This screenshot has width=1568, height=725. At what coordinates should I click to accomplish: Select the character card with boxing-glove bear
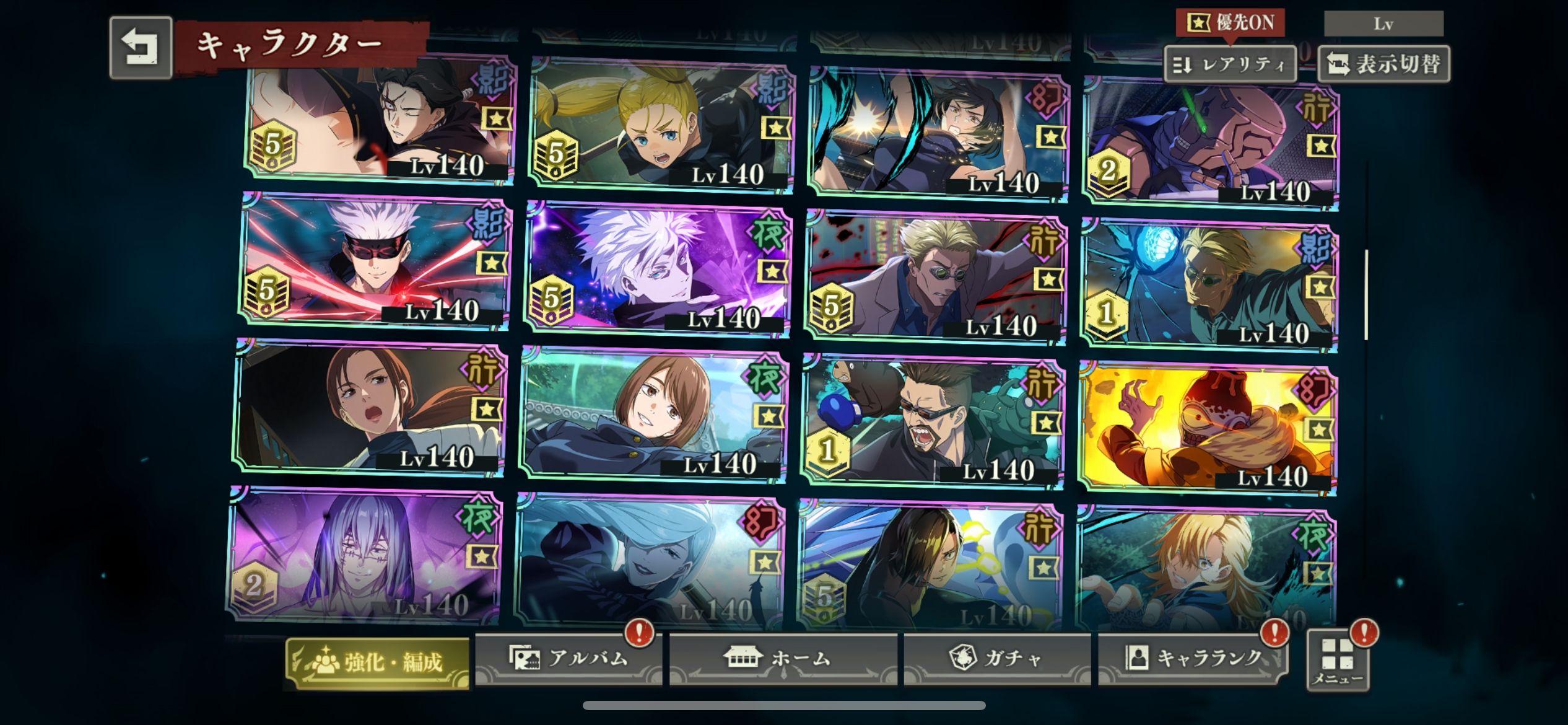[932, 420]
